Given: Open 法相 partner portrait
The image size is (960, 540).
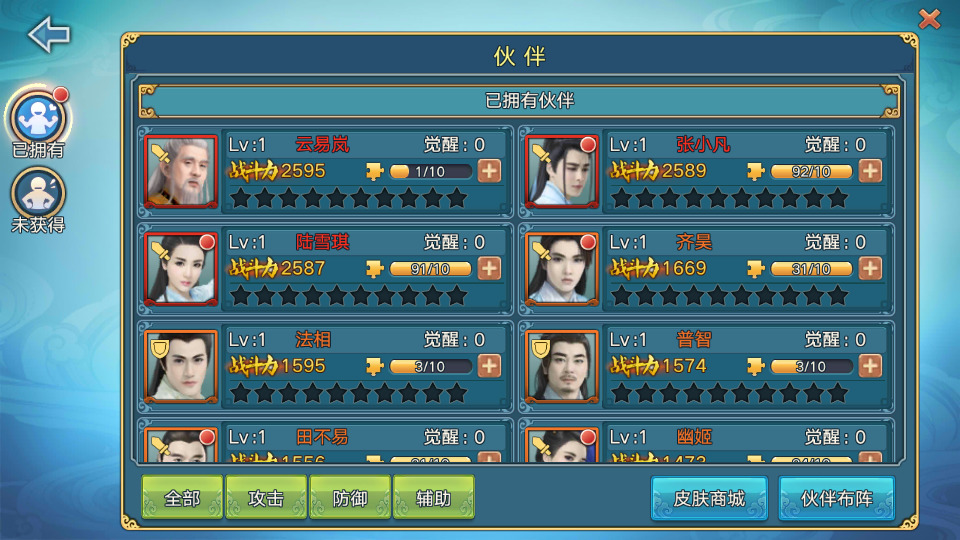Looking at the screenshot, I should tap(181, 366).
